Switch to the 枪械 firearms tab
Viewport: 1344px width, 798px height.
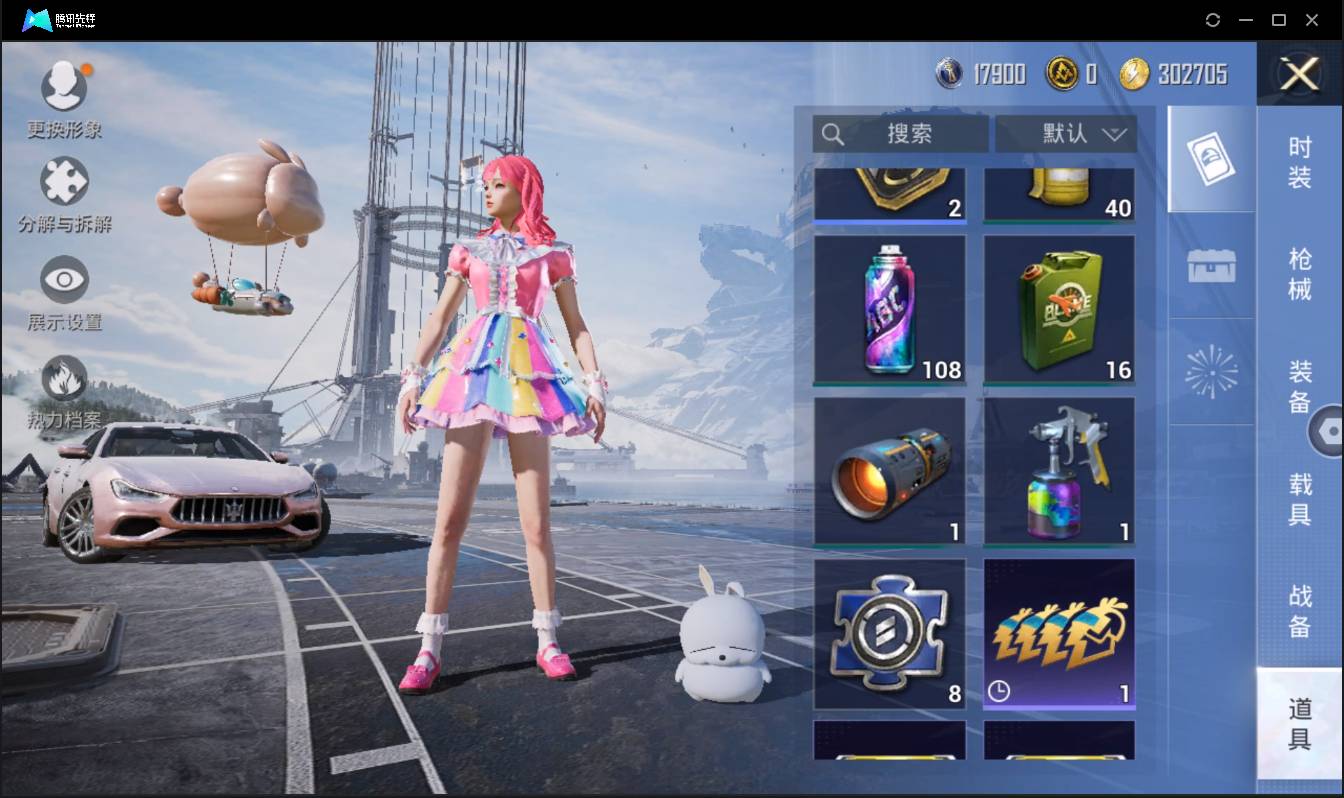coord(1299,273)
